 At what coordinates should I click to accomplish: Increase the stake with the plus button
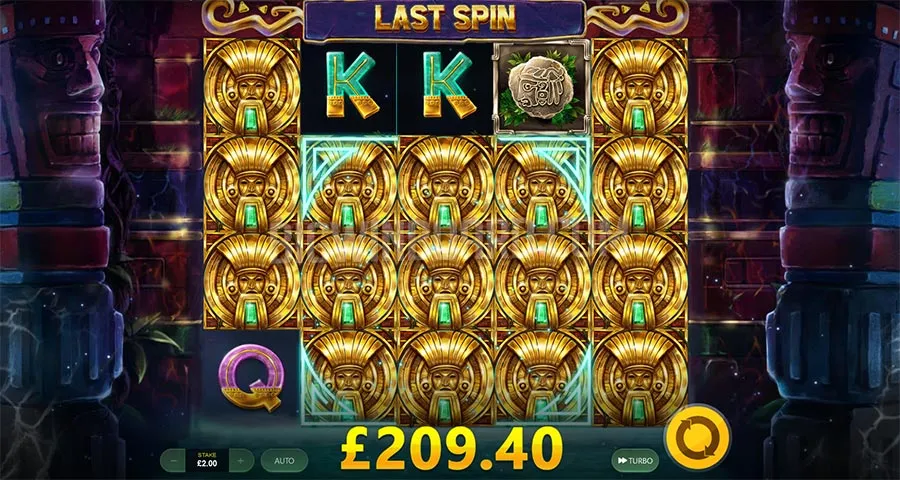pyautogui.click(x=241, y=460)
